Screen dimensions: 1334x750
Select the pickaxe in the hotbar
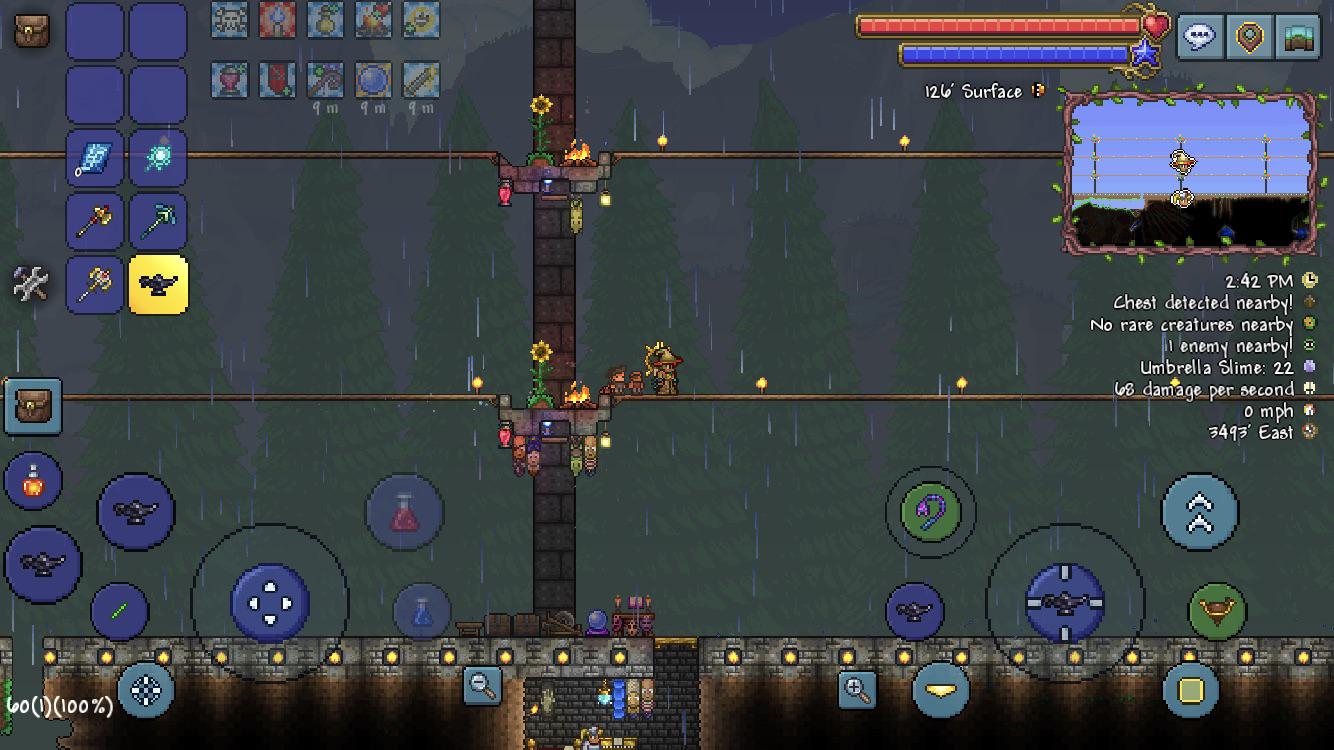(x=157, y=220)
